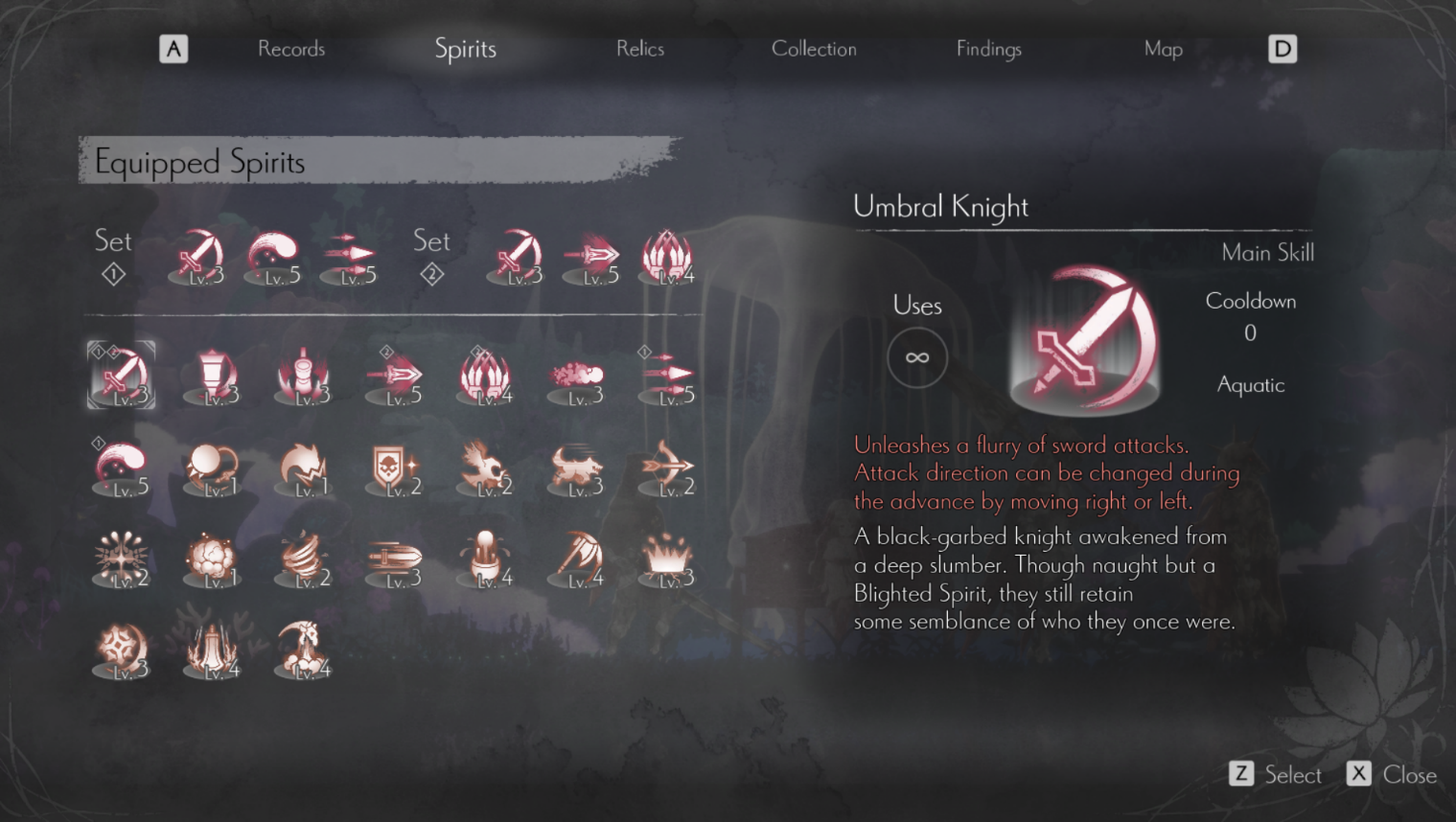Select the smoke explosion cloud spirit

(212, 559)
